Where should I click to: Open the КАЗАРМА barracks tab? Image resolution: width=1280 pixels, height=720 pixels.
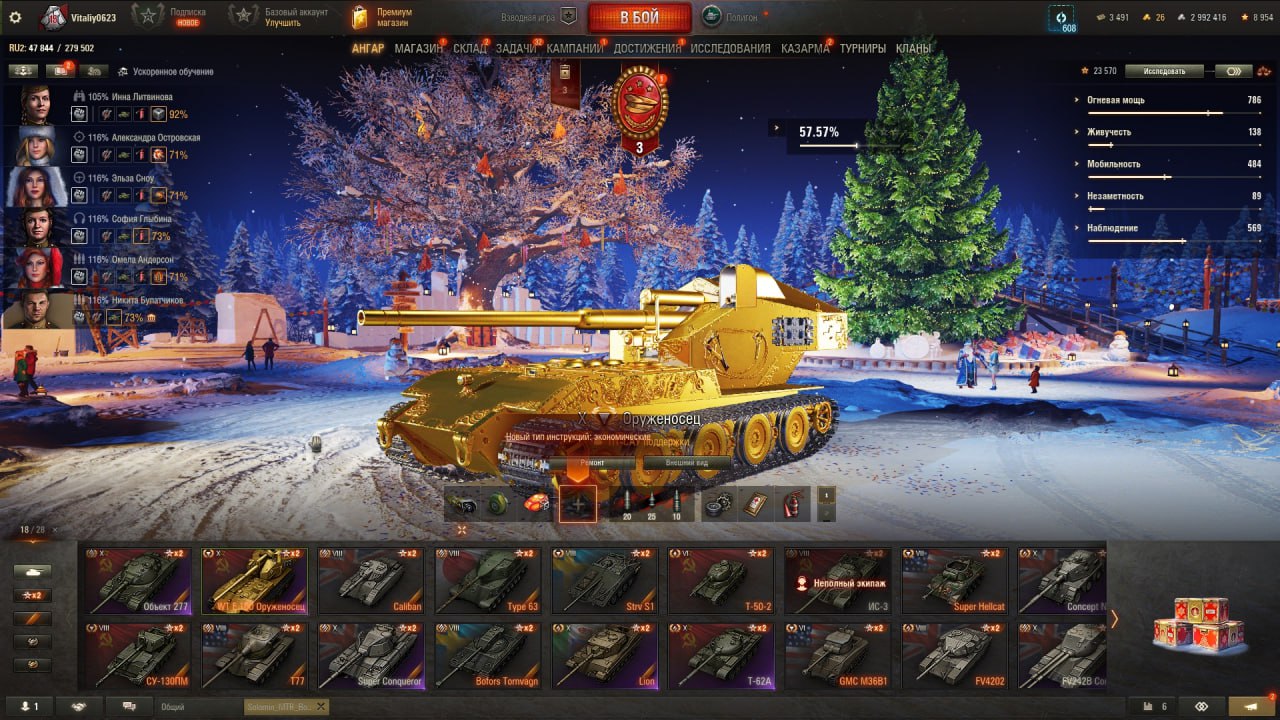[805, 48]
